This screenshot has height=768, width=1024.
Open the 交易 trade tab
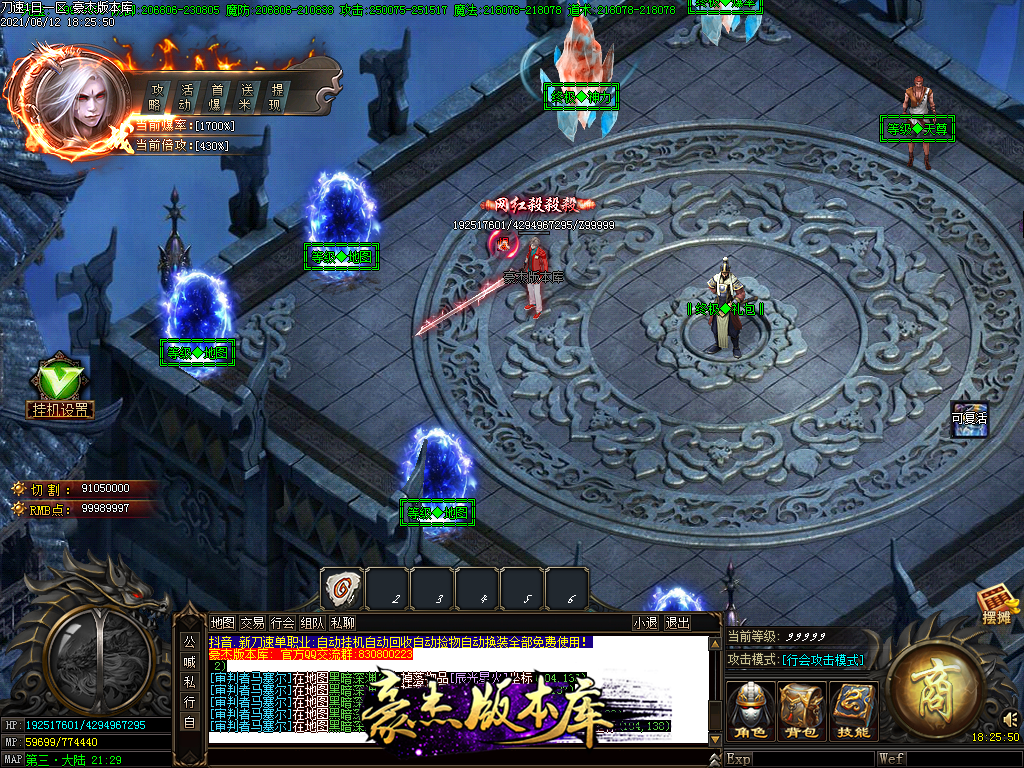pos(253,622)
